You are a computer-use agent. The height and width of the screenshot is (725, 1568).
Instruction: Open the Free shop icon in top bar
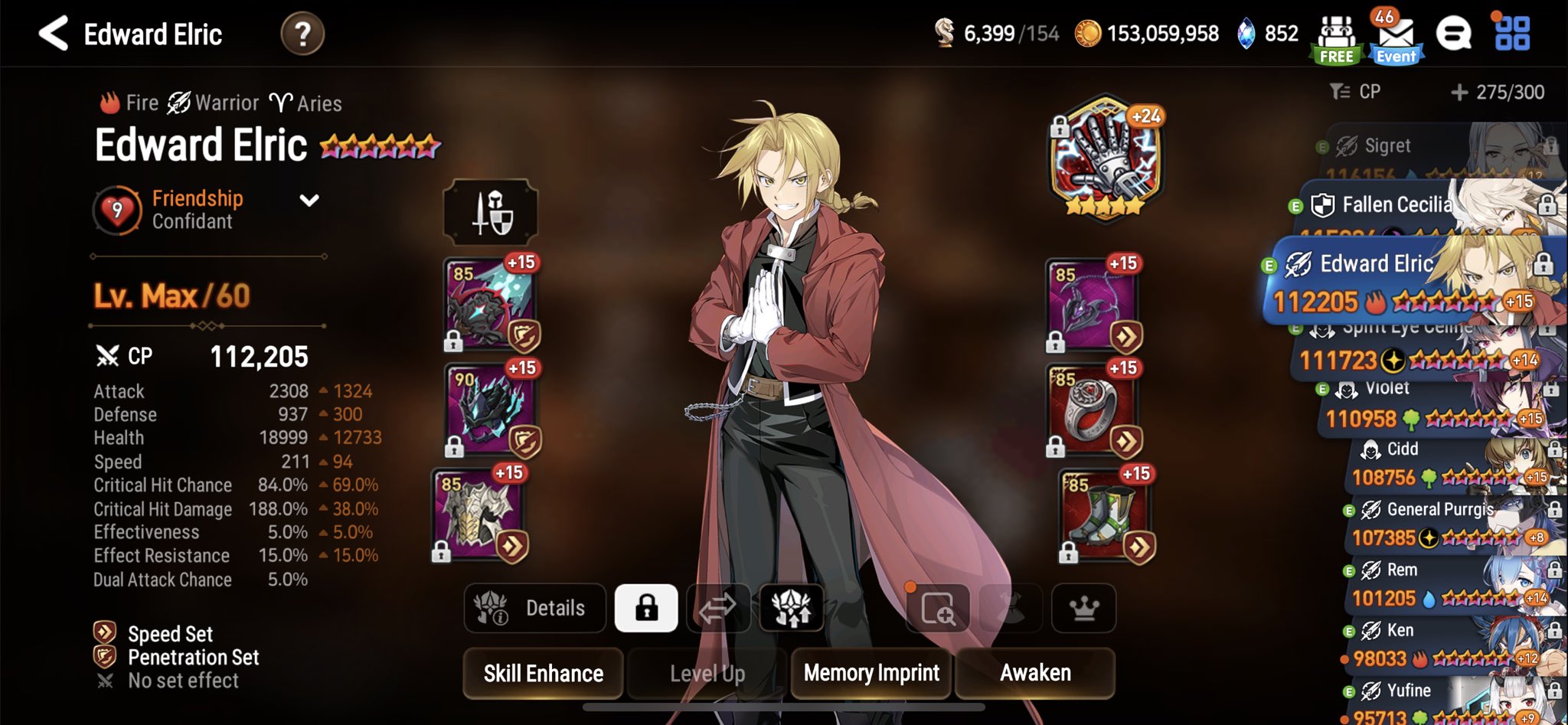[x=1337, y=34]
